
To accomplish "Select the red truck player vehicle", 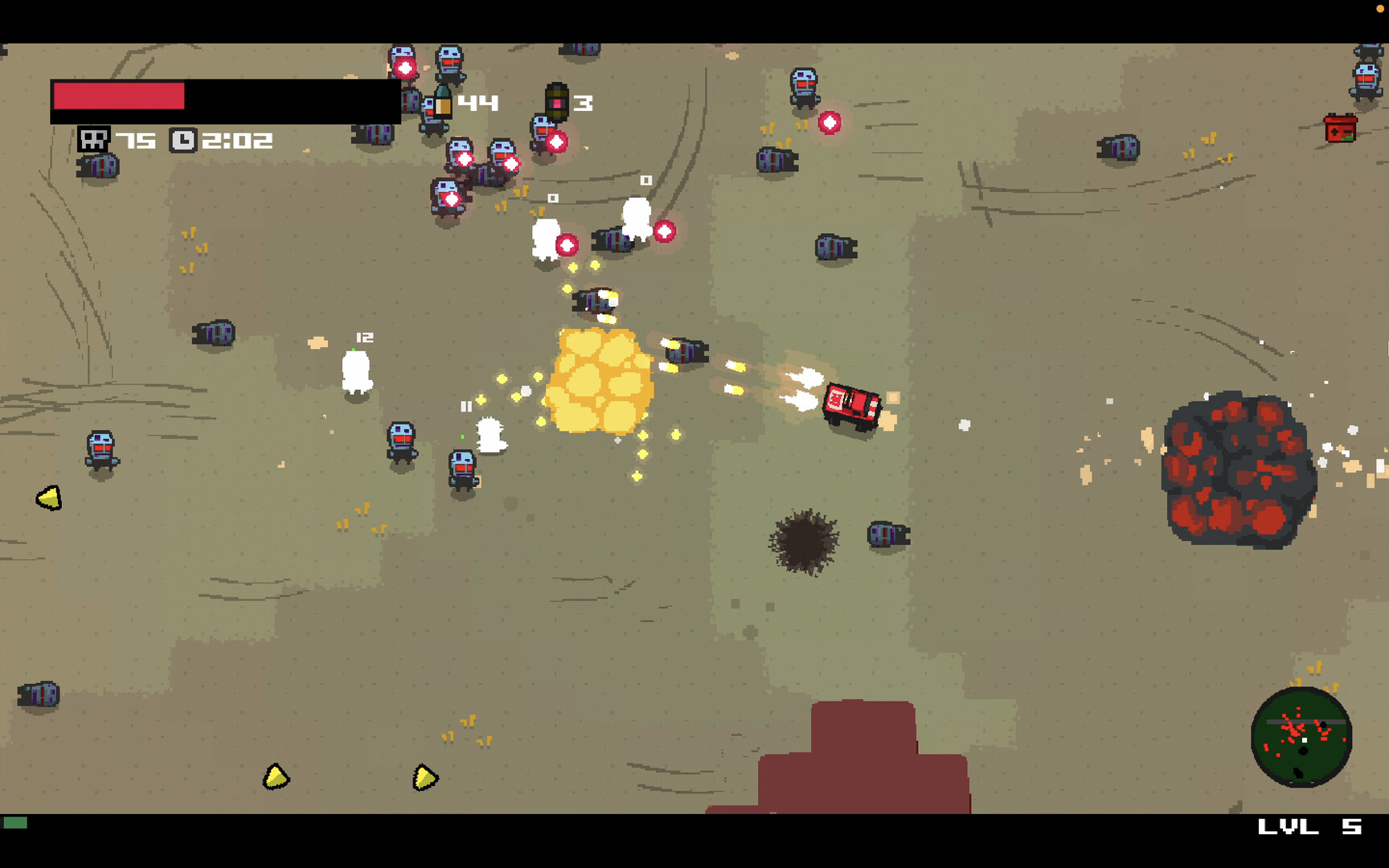I will 850,406.
